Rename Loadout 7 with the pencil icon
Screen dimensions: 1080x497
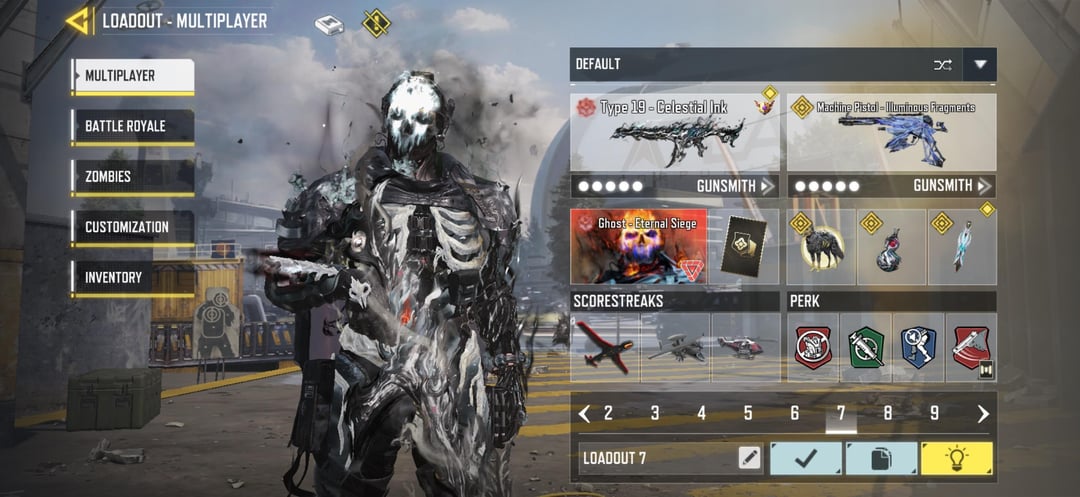[x=749, y=459]
